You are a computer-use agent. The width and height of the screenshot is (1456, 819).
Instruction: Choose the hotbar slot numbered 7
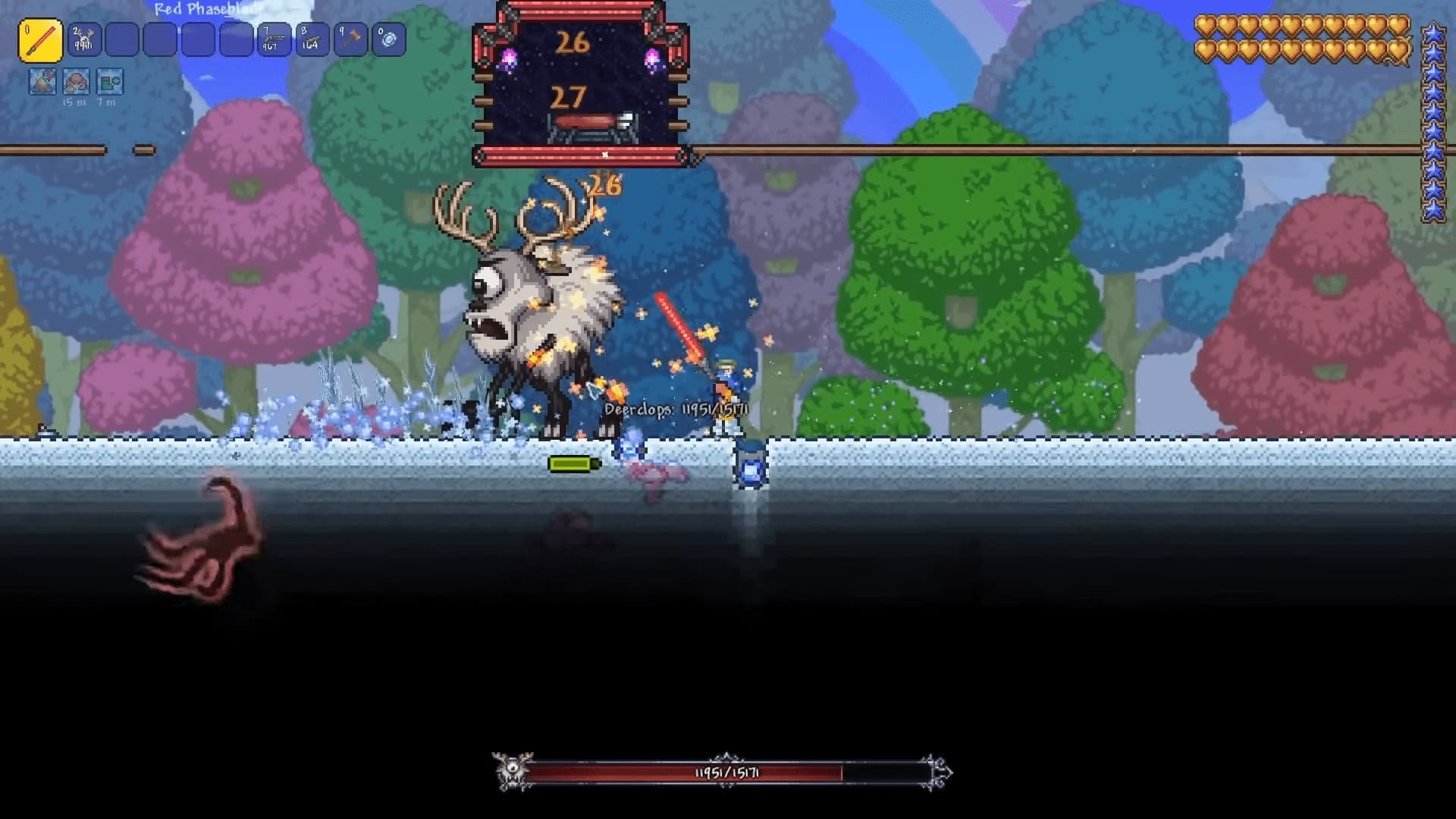273,40
